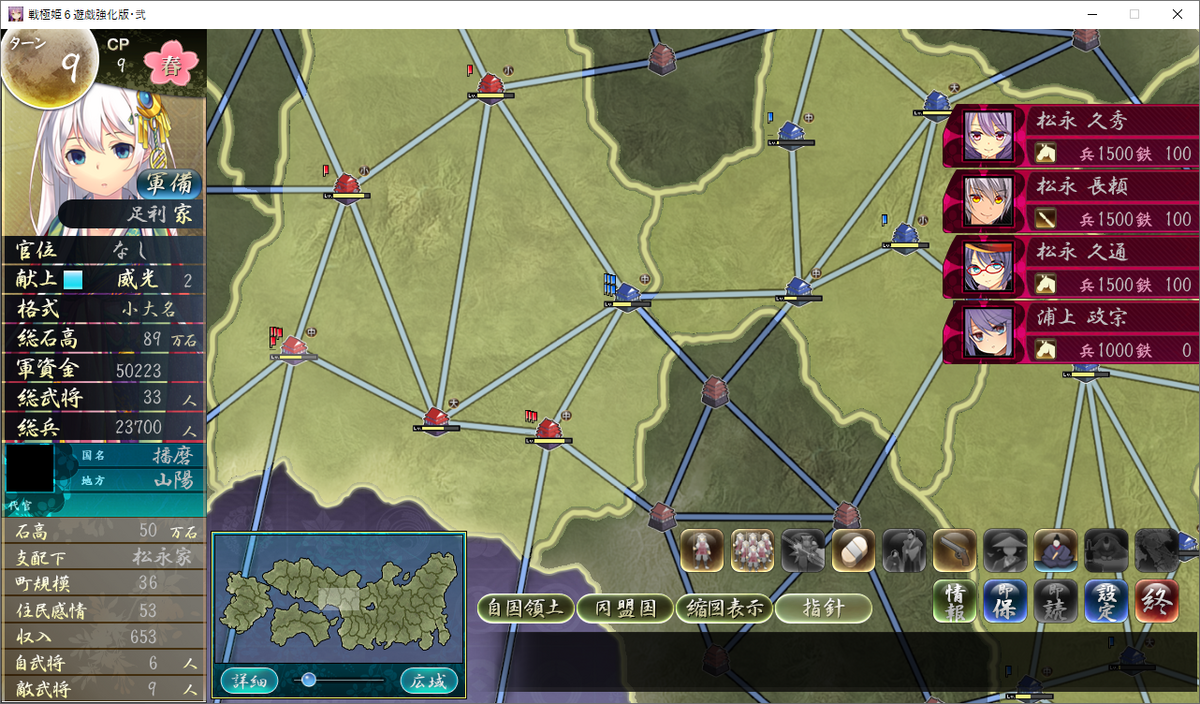This screenshot has height=704, width=1200.
Task: Choose general 松永 久通 with red glasses
Action: click(x=1071, y=267)
